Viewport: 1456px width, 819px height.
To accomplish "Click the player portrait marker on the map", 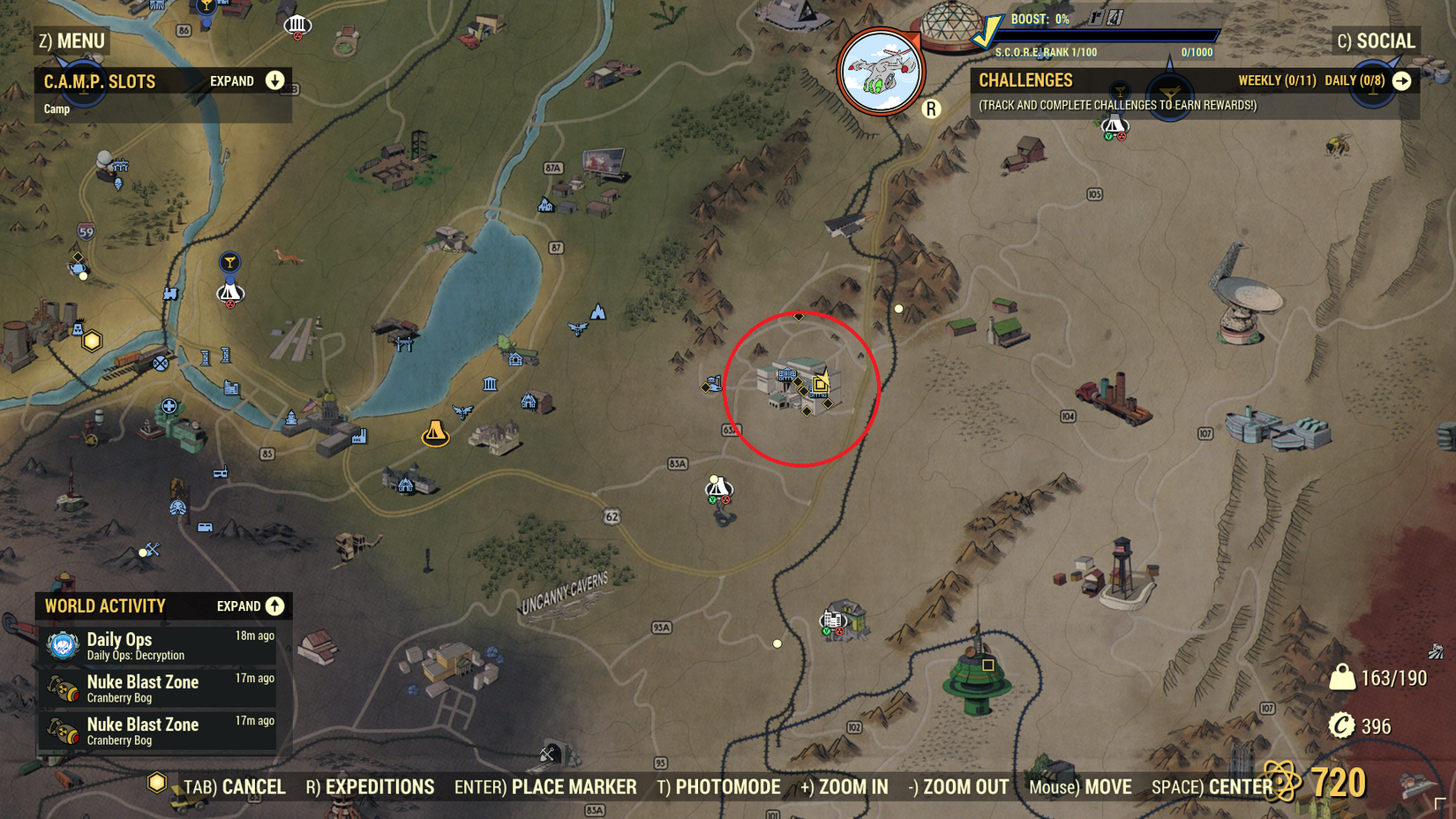I will pyautogui.click(x=878, y=71).
